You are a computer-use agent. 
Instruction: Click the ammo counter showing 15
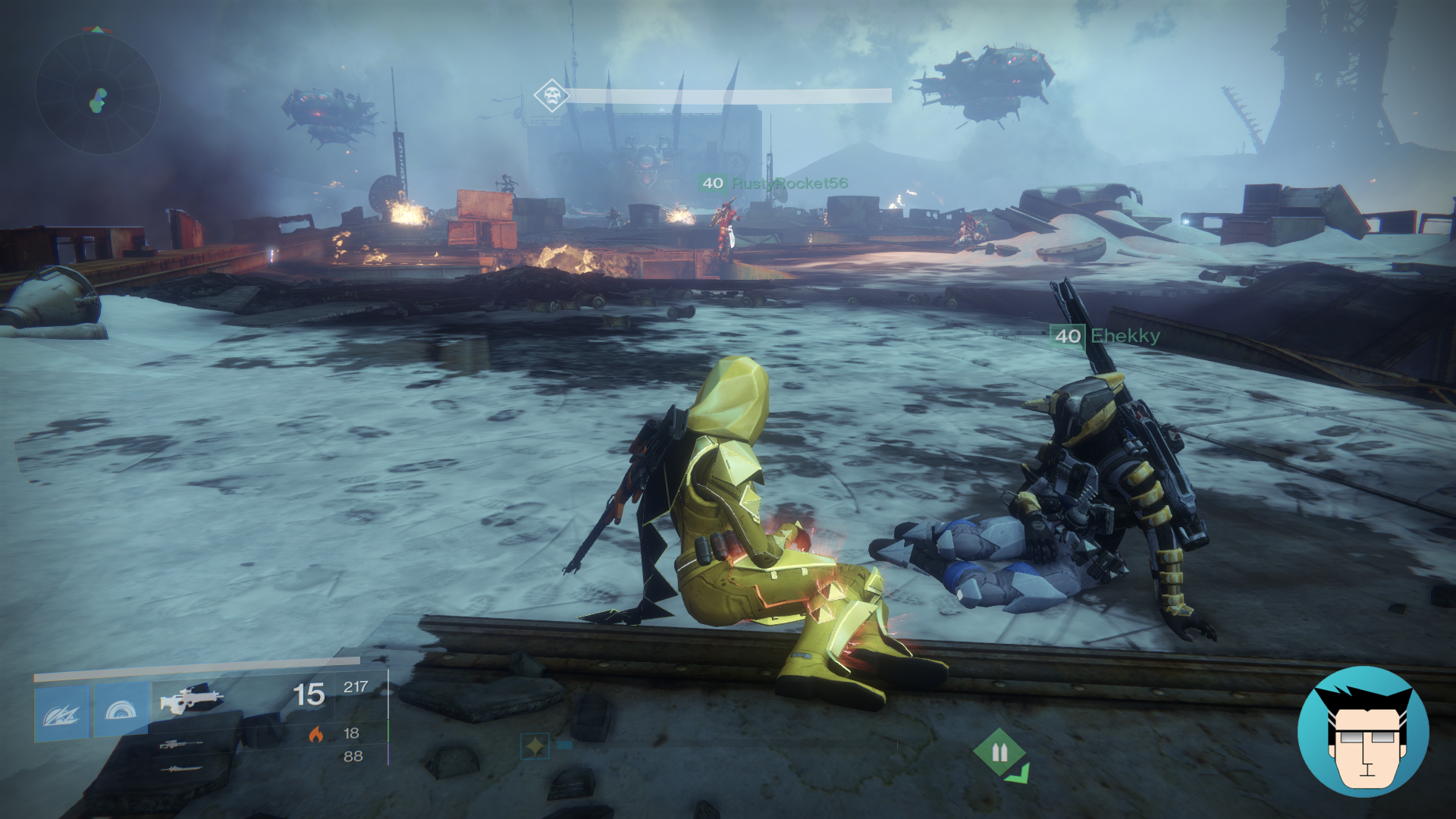(x=309, y=692)
